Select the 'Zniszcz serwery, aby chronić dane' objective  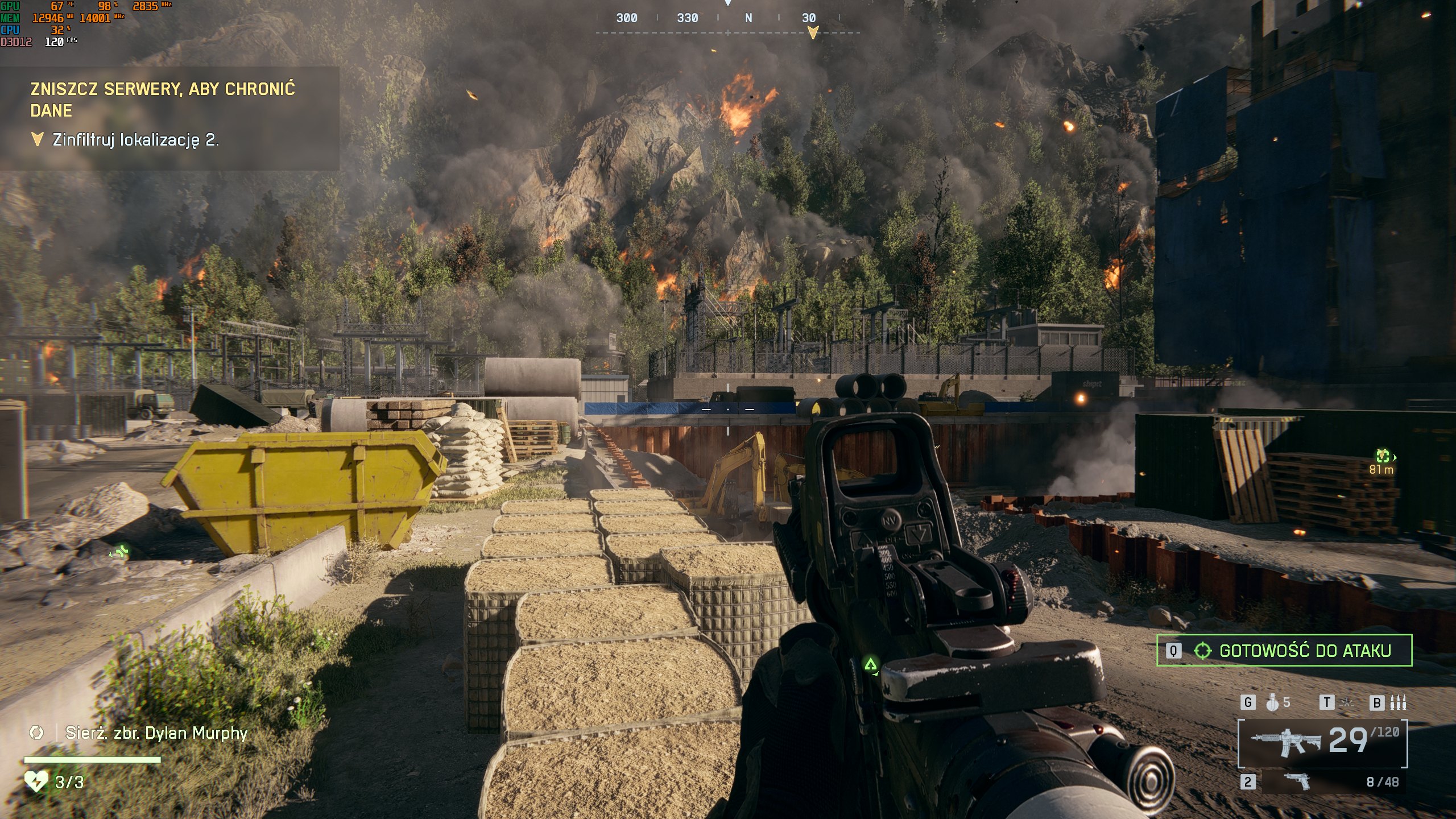click(x=163, y=100)
